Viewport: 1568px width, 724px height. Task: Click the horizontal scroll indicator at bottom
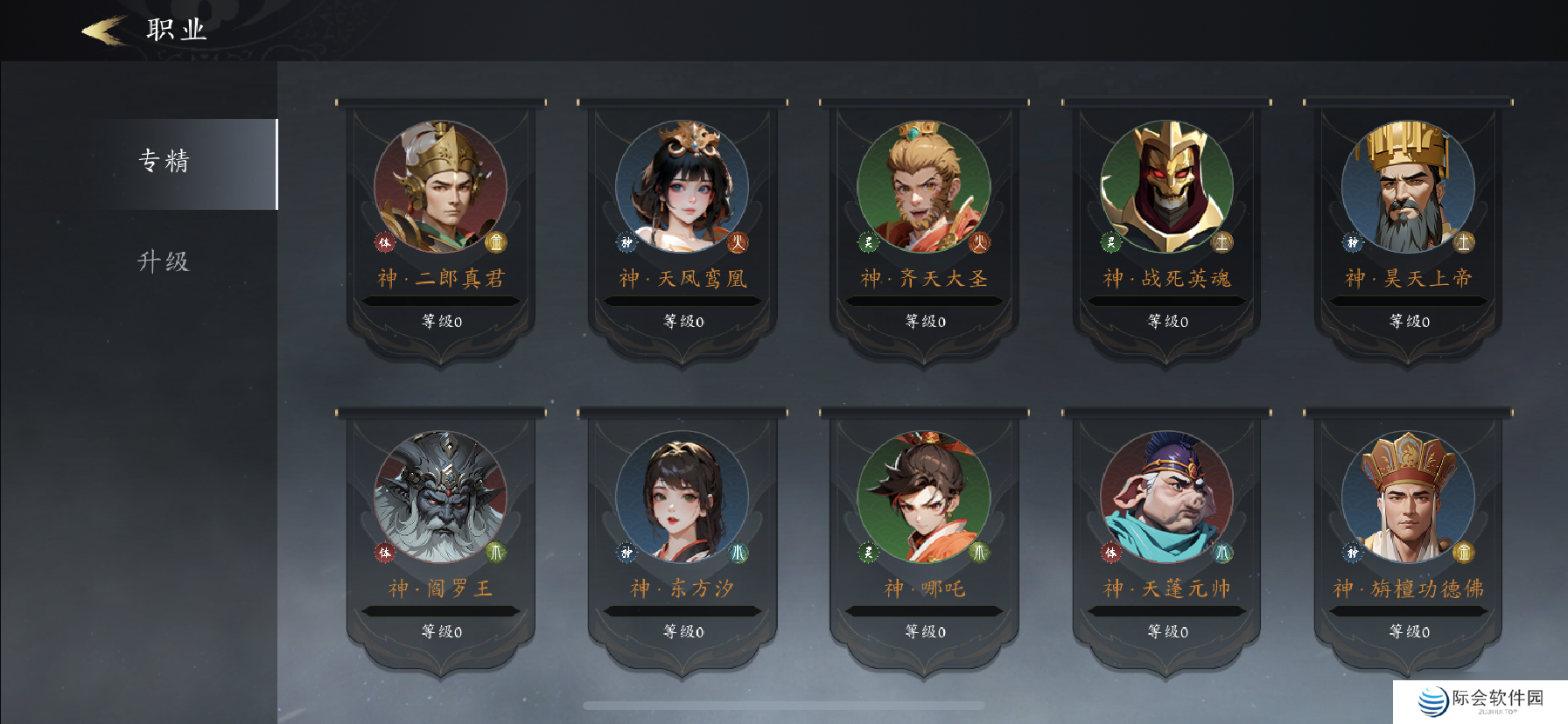pos(783,704)
